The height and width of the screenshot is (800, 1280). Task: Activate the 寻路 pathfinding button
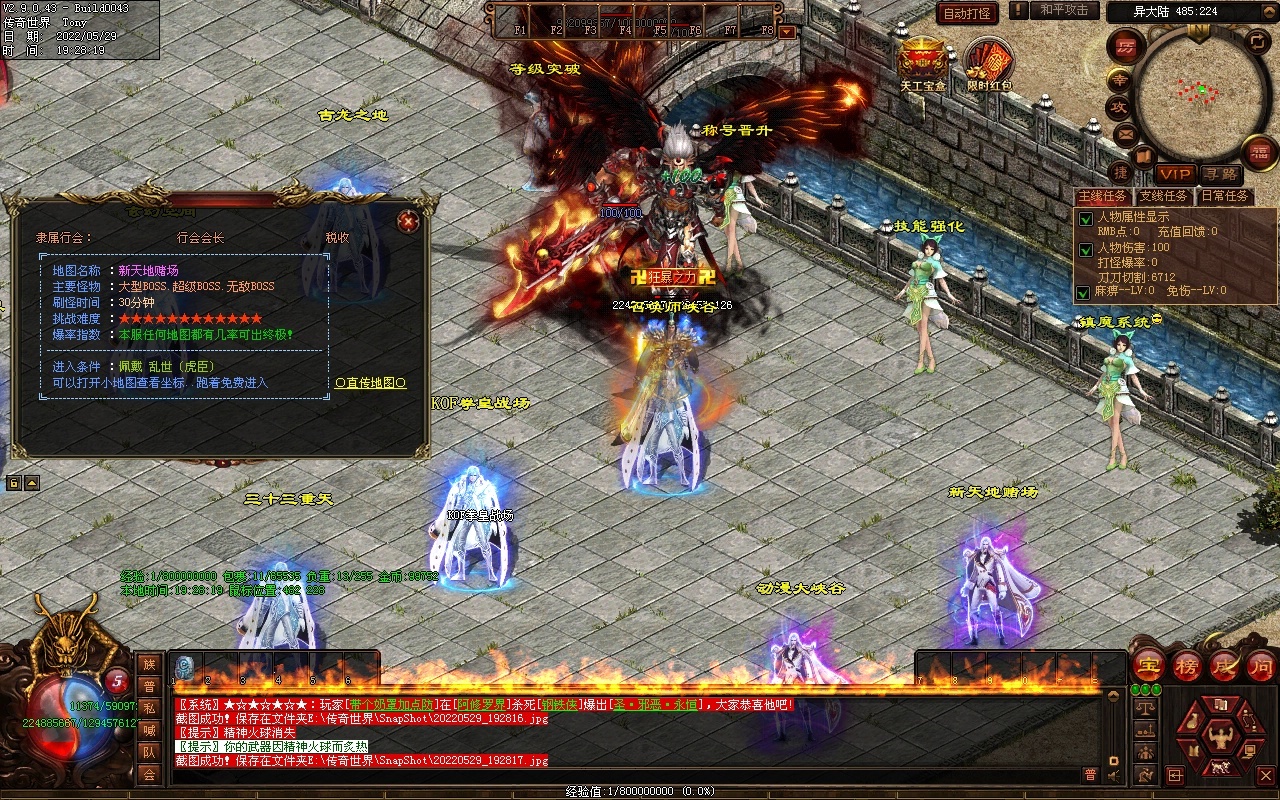click(x=1219, y=174)
